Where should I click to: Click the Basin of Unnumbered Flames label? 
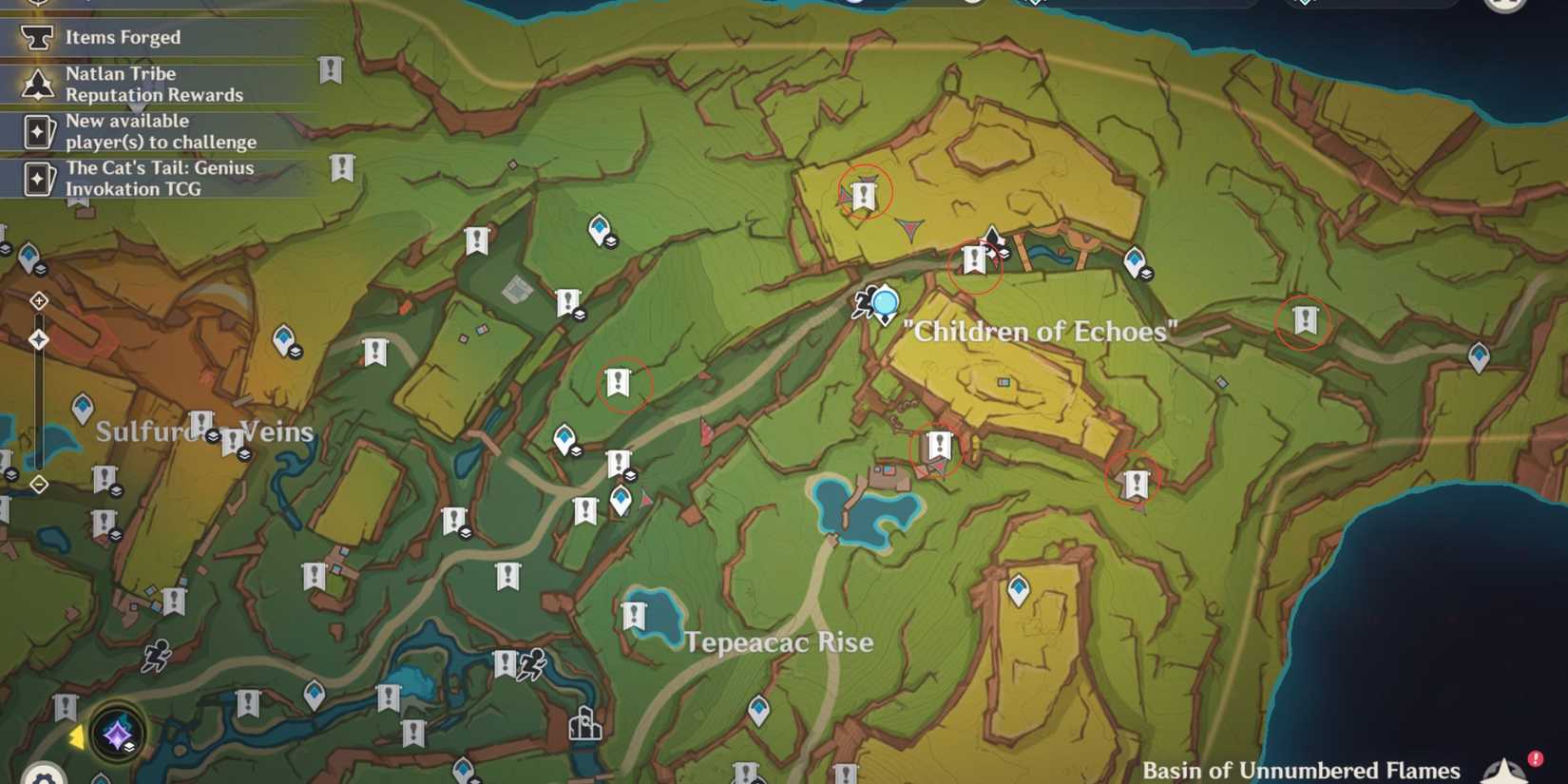(x=1302, y=770)
